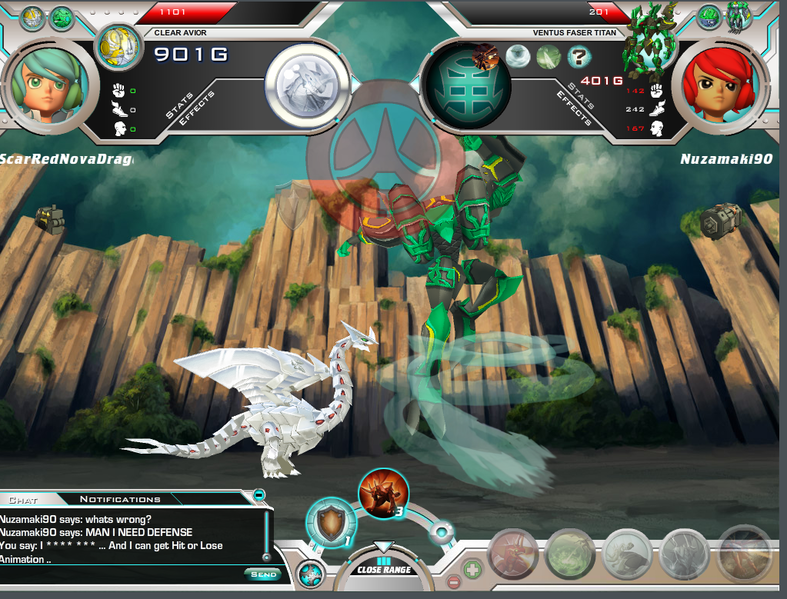
Task: Show Clear Avior's Effects
Action: (x=197, y=117)
